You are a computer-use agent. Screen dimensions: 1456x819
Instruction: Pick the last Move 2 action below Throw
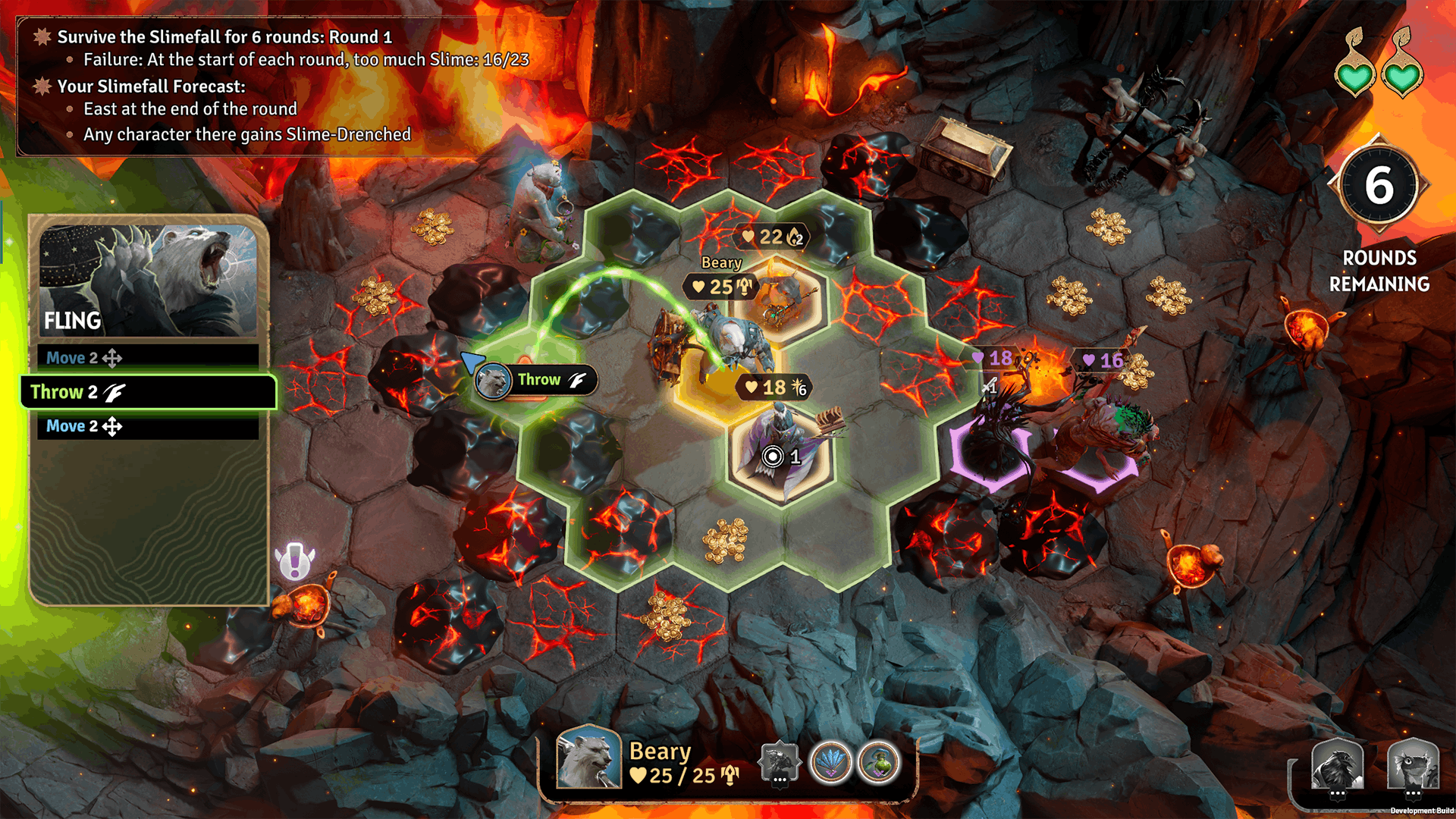[x=148, y=426]
